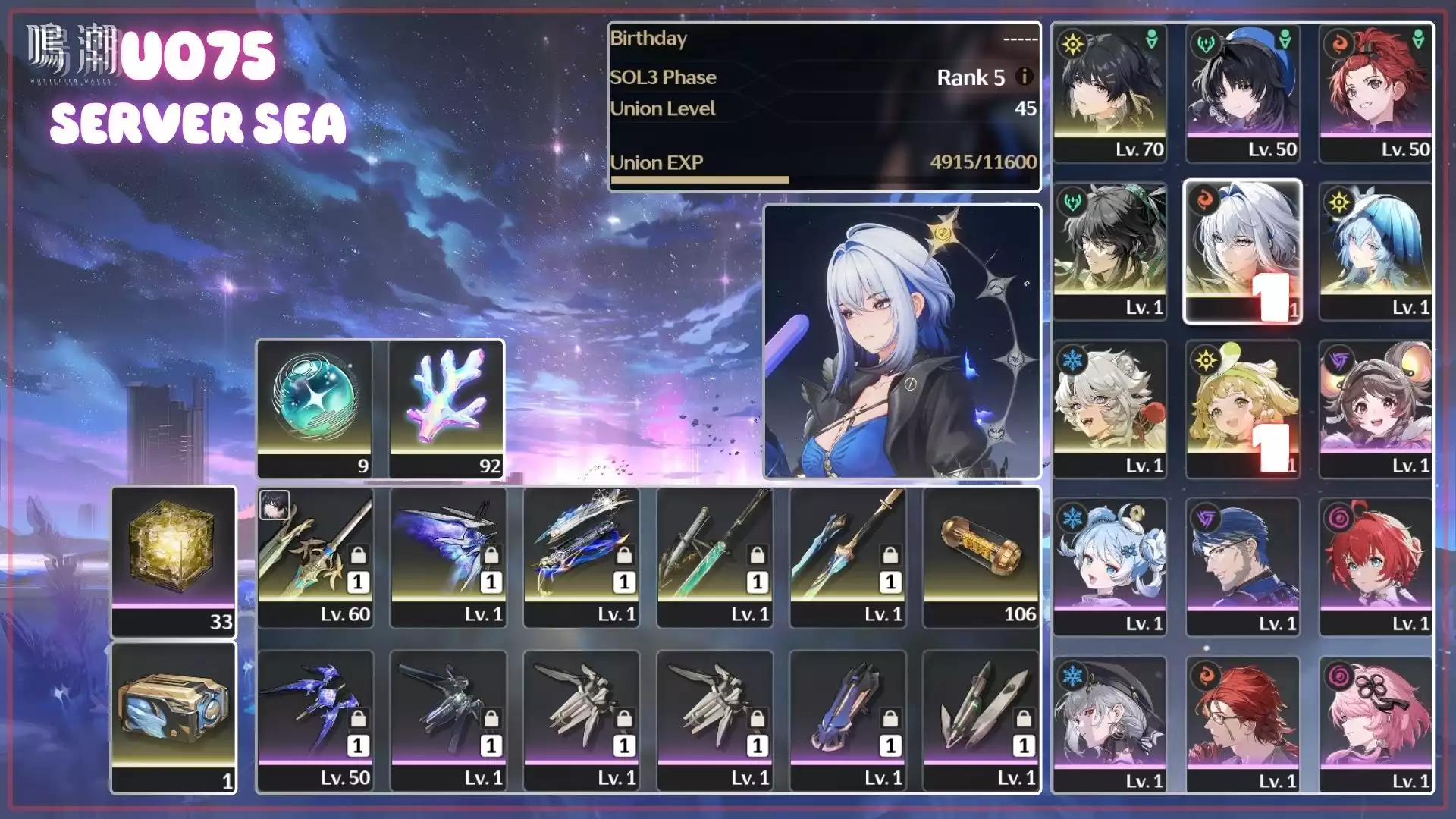This screenshot has height=819, width=1456.
Task: Pick the red-haired Lv. 50 character portrait
Action: click(1376, 93)
